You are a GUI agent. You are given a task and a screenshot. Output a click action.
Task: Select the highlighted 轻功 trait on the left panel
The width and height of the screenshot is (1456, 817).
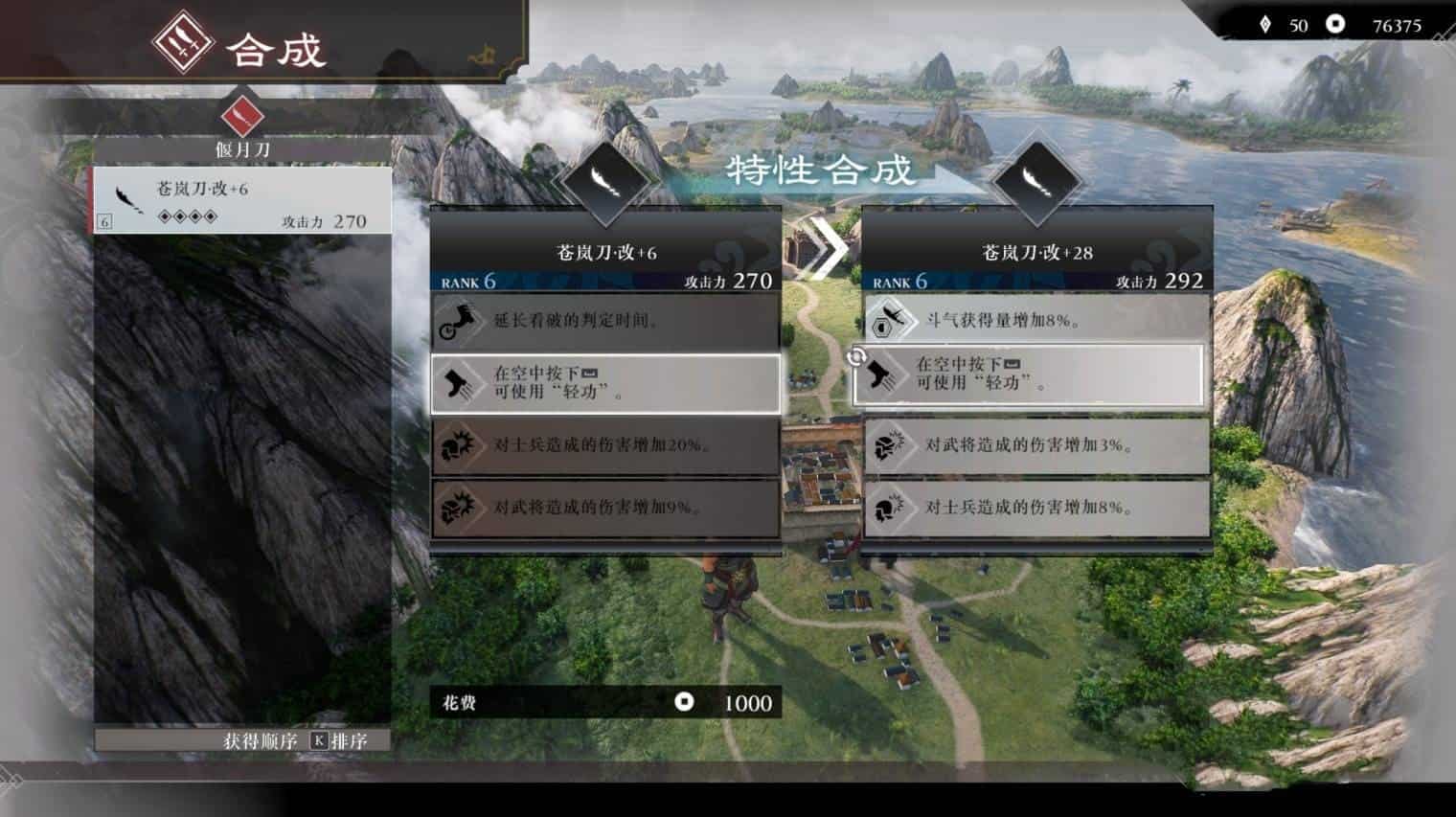coord(605,383)
